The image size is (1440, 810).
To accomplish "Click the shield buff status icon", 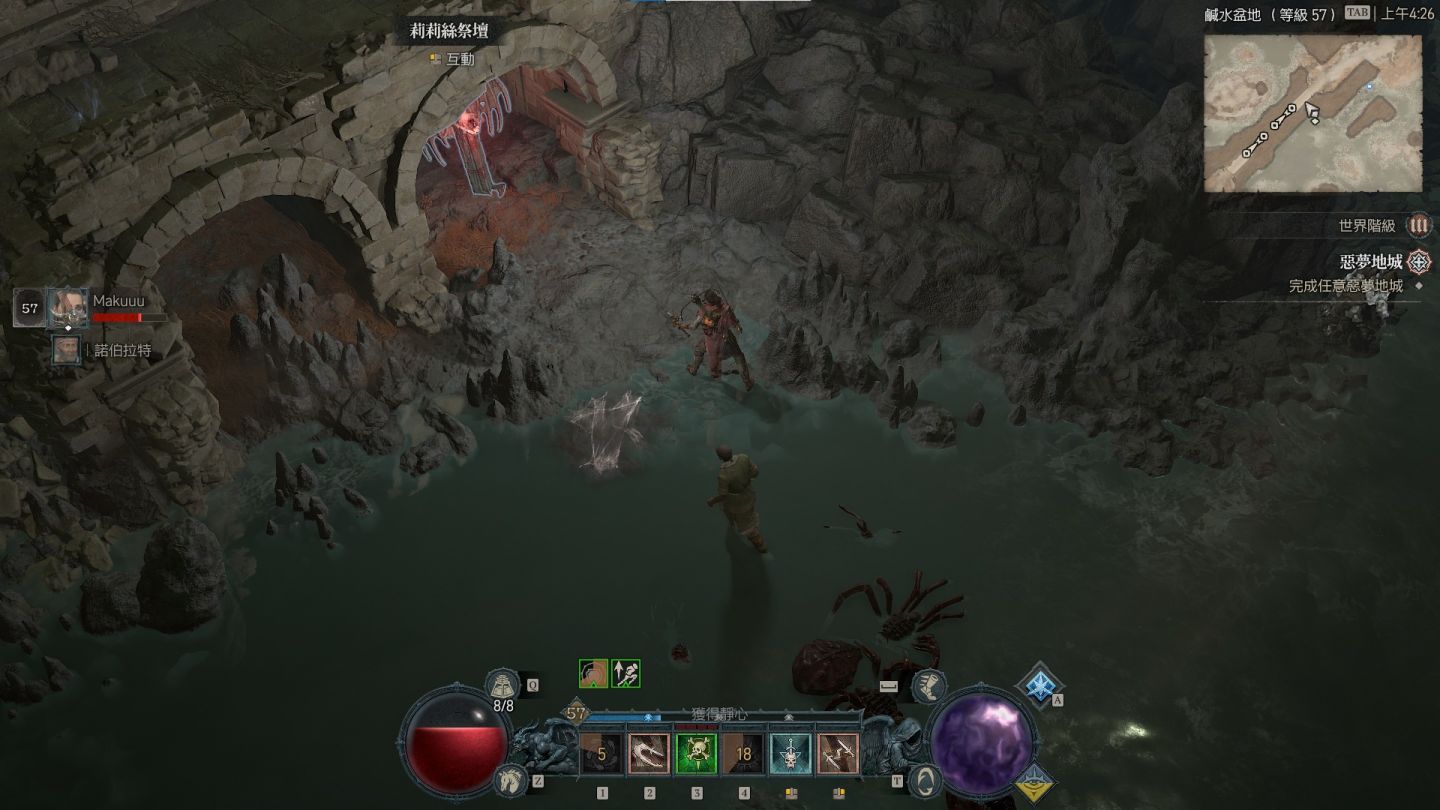I will (593, 673).
